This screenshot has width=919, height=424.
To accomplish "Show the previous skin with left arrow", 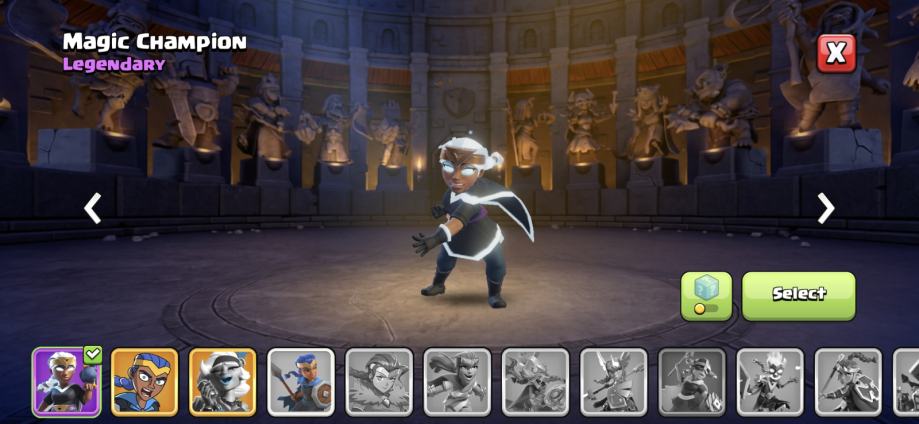I will coord(93,208).
